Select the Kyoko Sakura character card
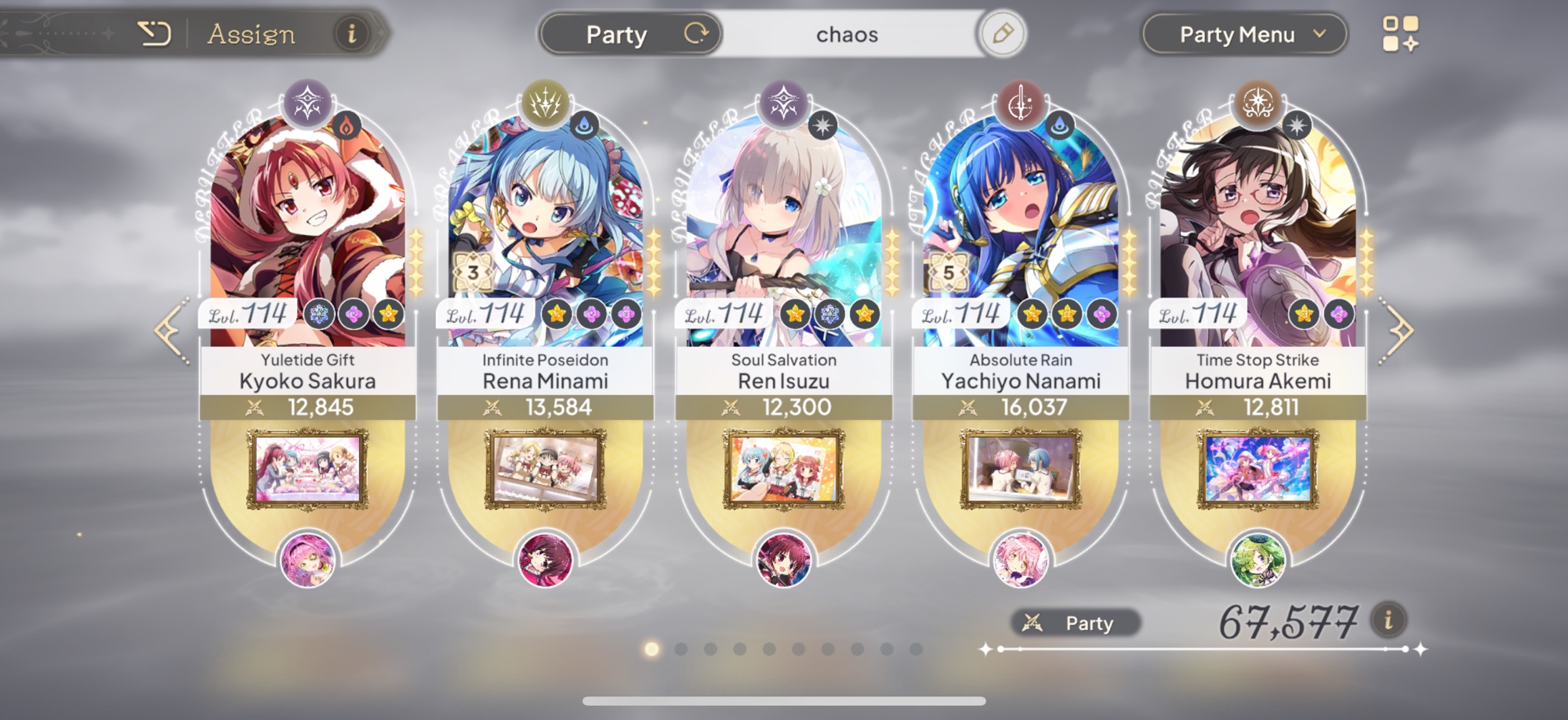 (307, 235)
